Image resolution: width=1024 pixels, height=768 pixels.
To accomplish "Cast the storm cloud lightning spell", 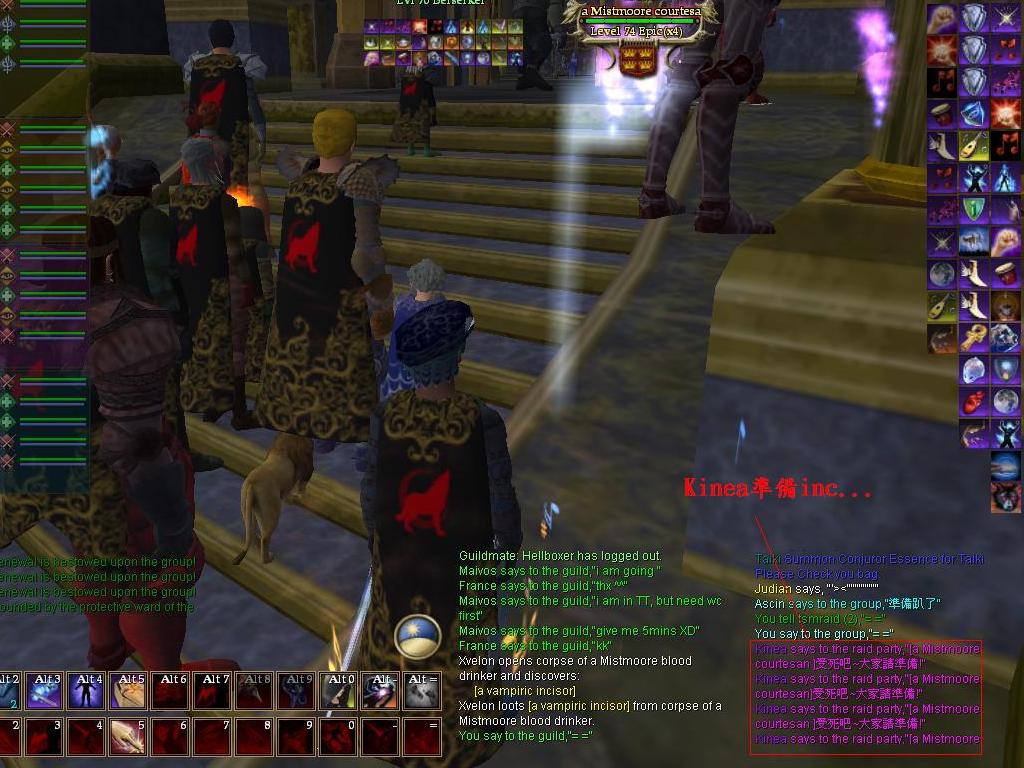I will click(x=1005, y=465).
